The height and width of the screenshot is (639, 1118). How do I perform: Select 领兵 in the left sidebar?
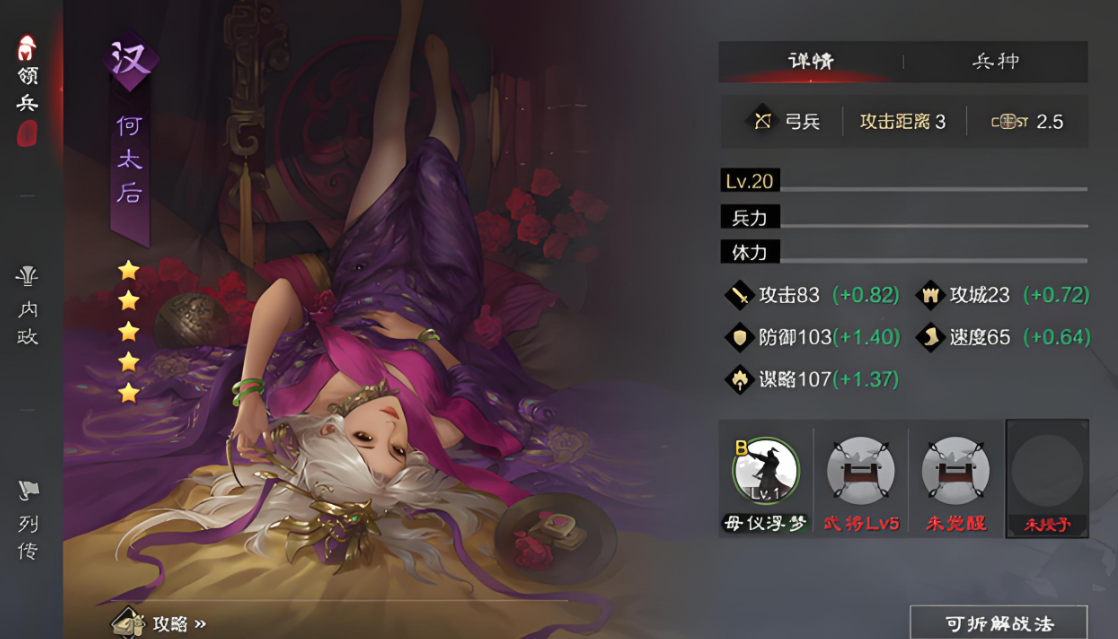[27, 87]
